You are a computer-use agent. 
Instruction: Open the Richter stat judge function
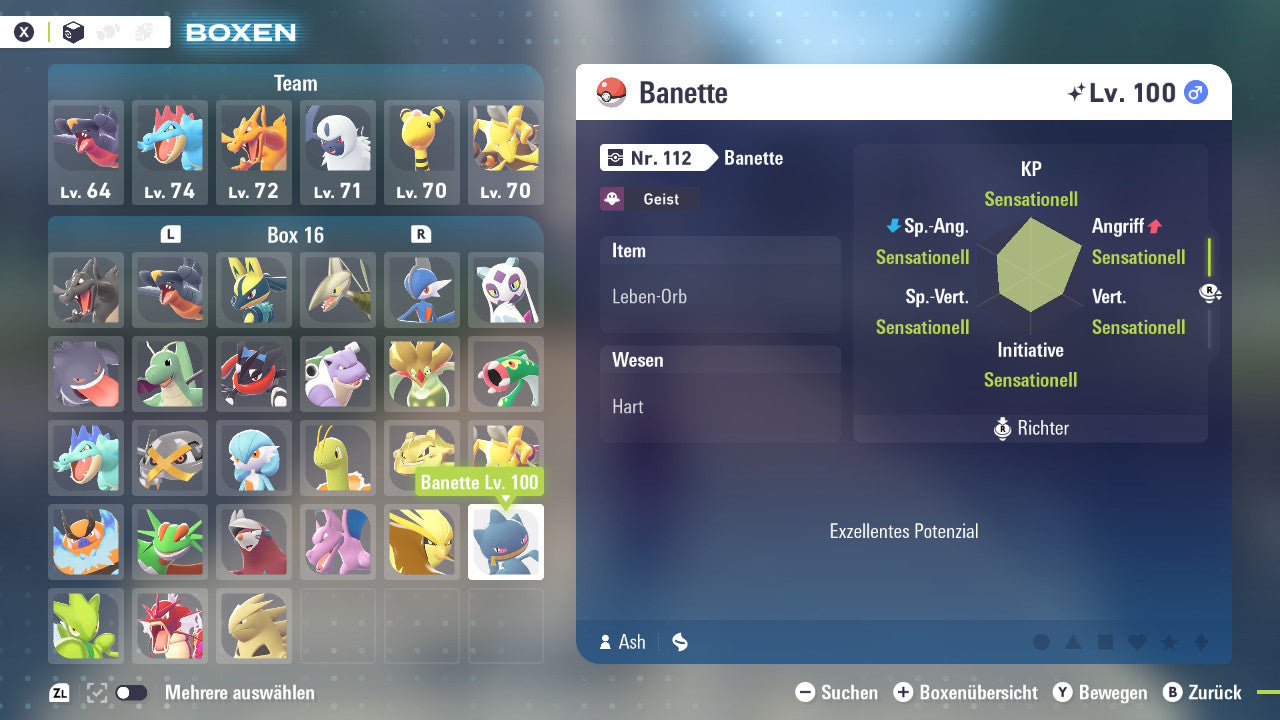pos(1030,428)
